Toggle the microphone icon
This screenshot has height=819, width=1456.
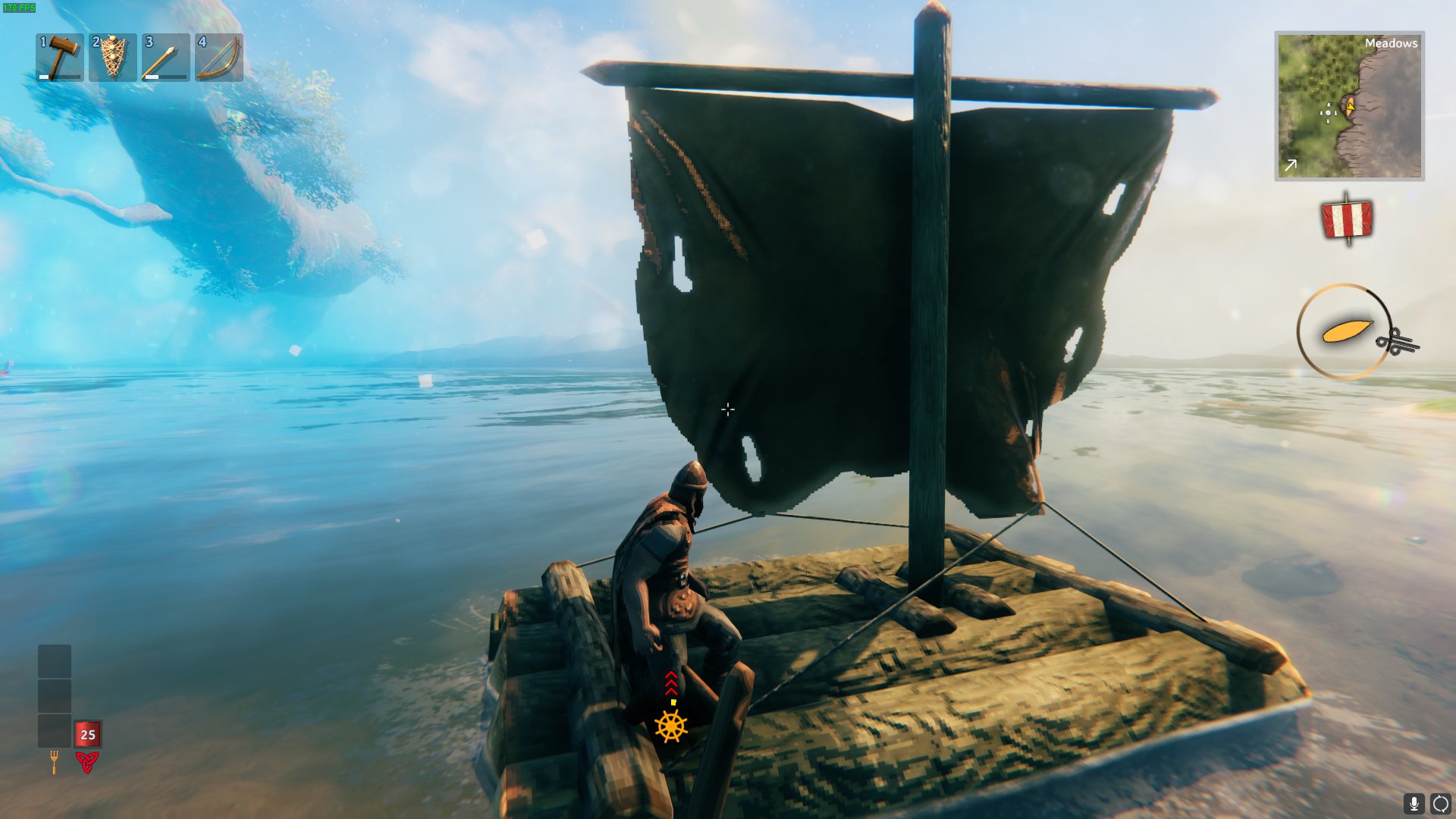(x=1414, y=804)
